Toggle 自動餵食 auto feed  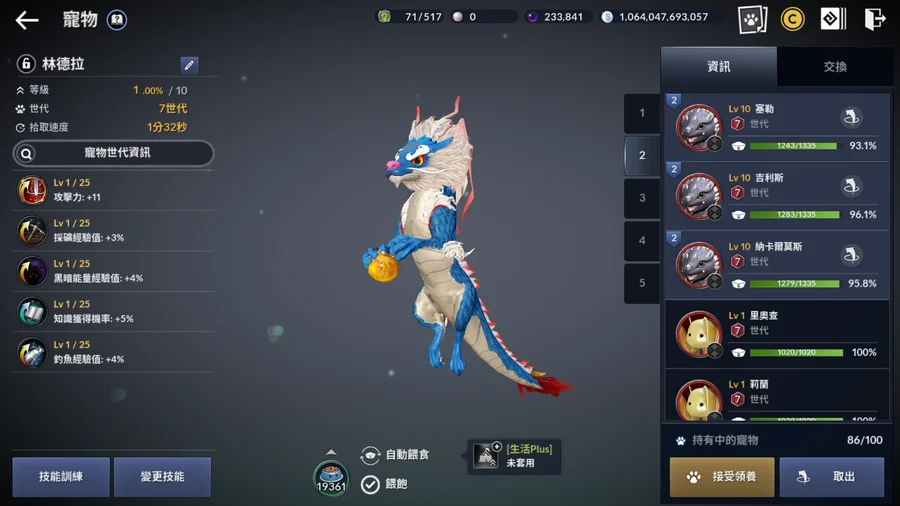click(394, 455)
